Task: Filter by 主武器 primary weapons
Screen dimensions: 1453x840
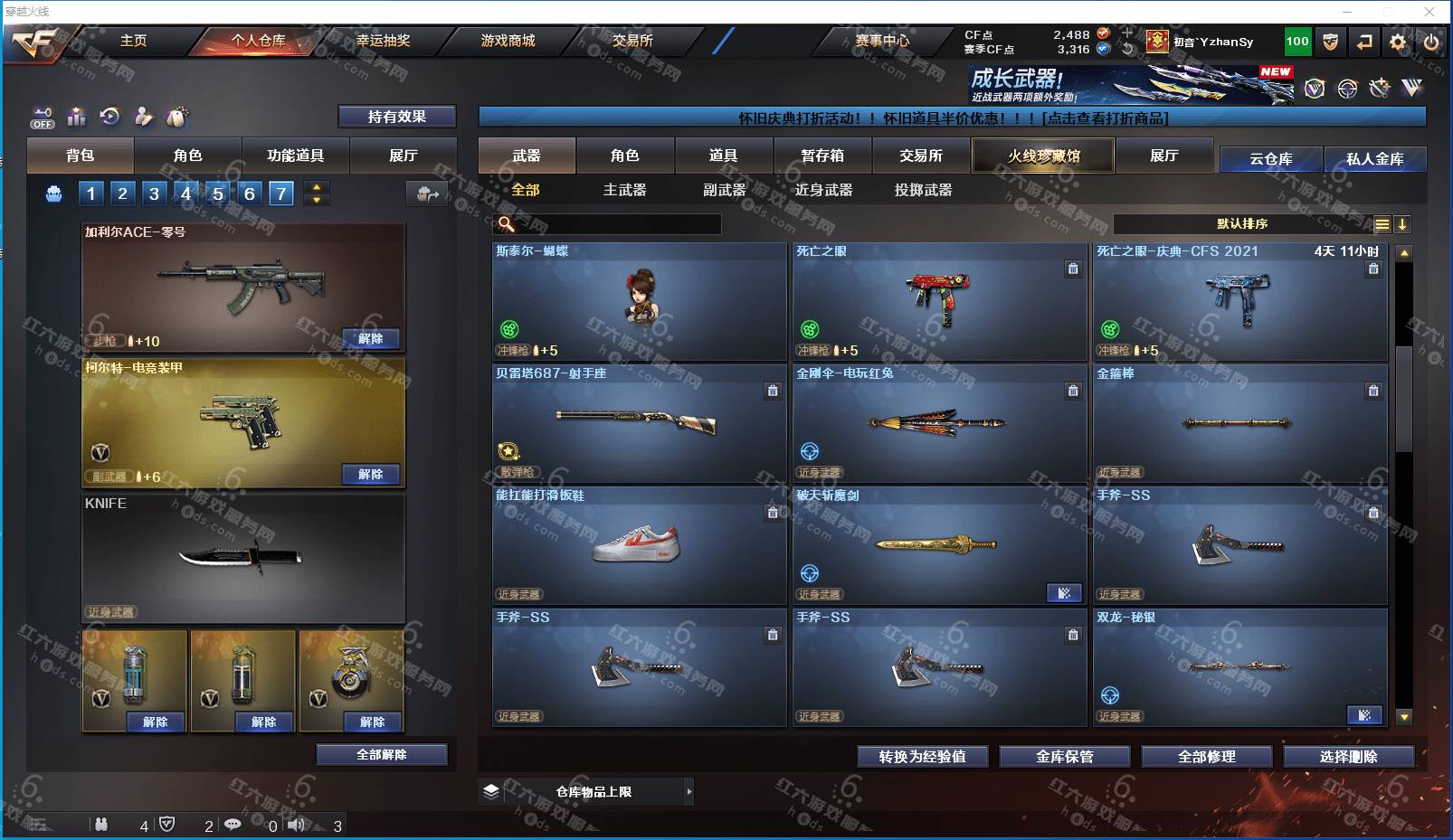Action: click(625, 190)
